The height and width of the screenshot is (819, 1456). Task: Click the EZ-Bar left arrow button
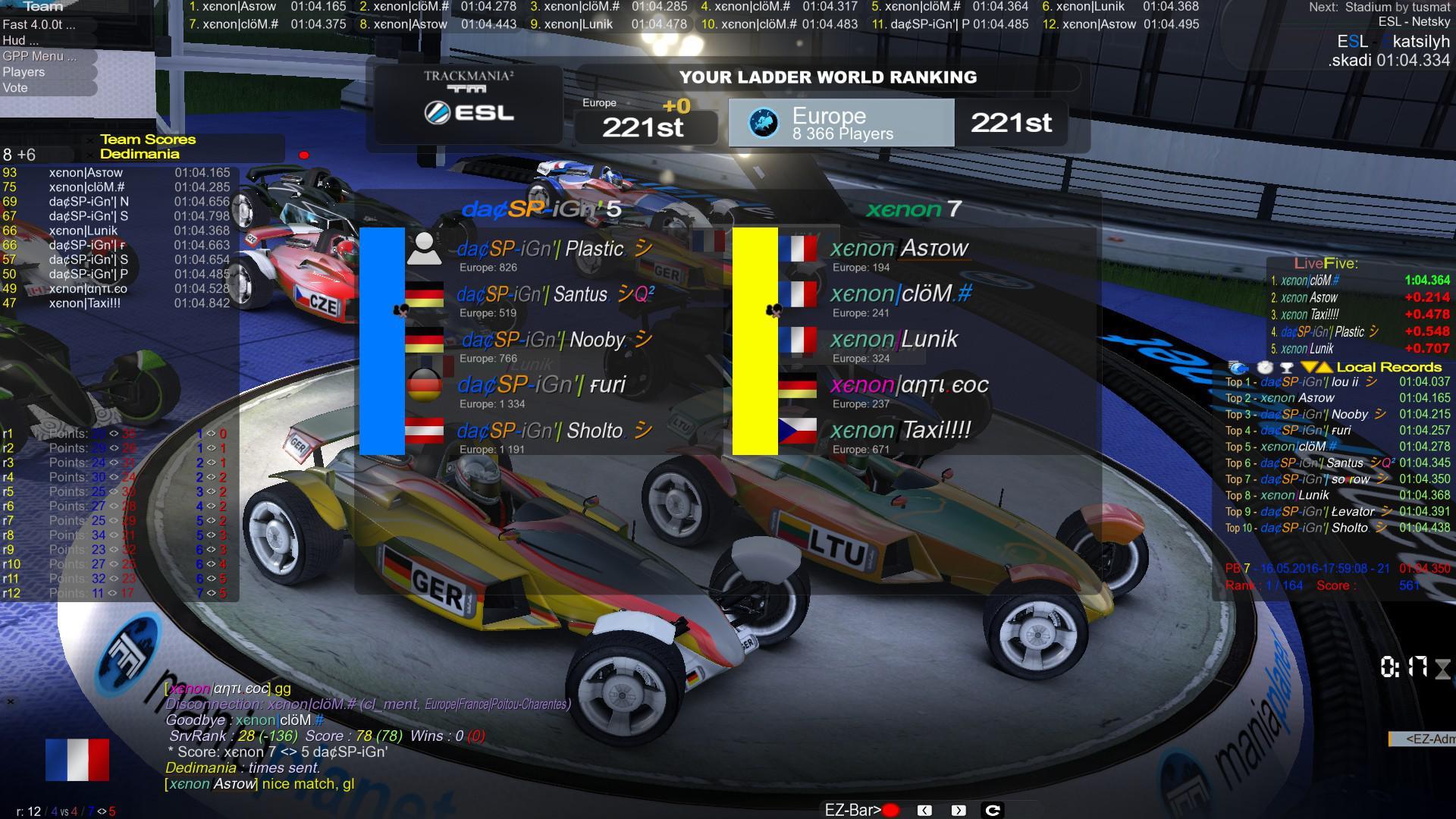click(x=924, y=810)
